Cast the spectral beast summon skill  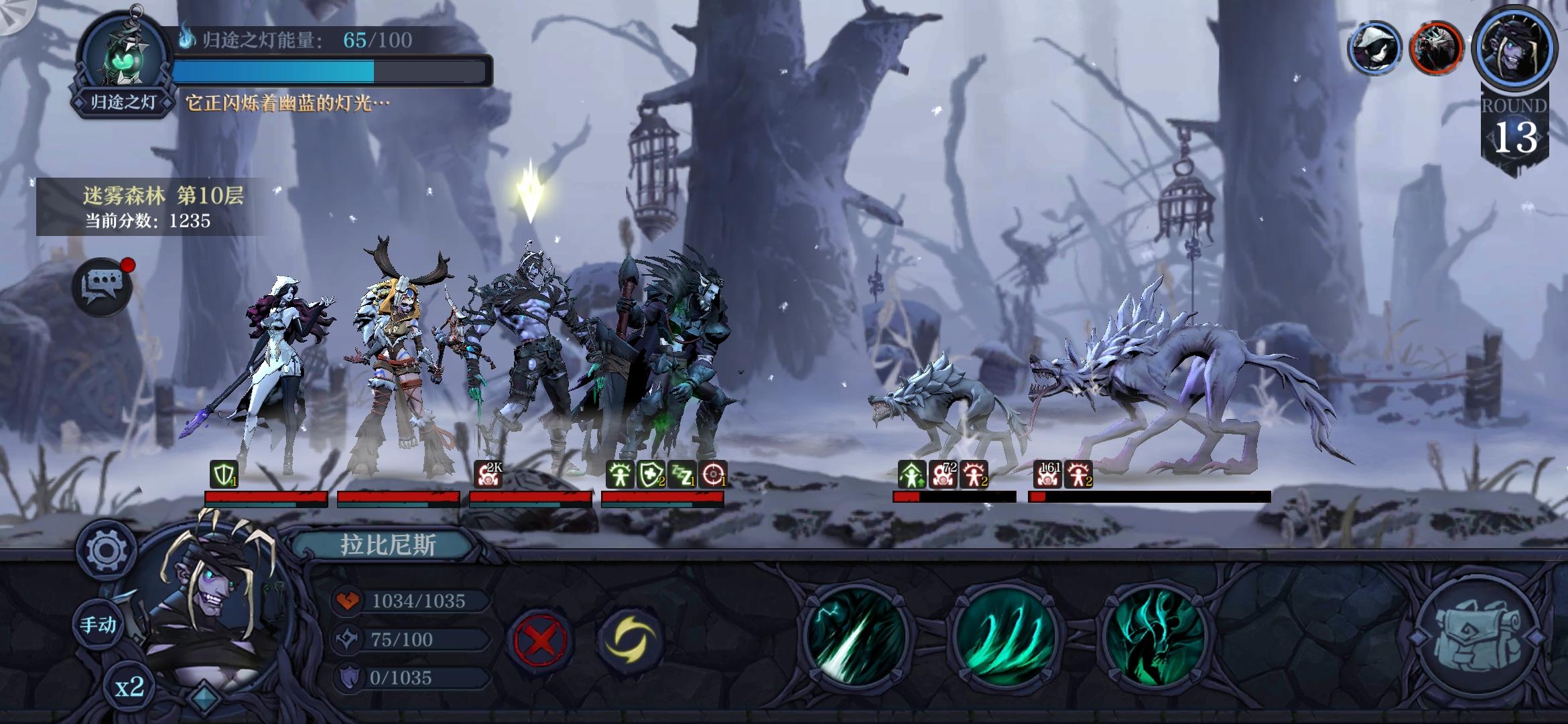coord(1154,637)
